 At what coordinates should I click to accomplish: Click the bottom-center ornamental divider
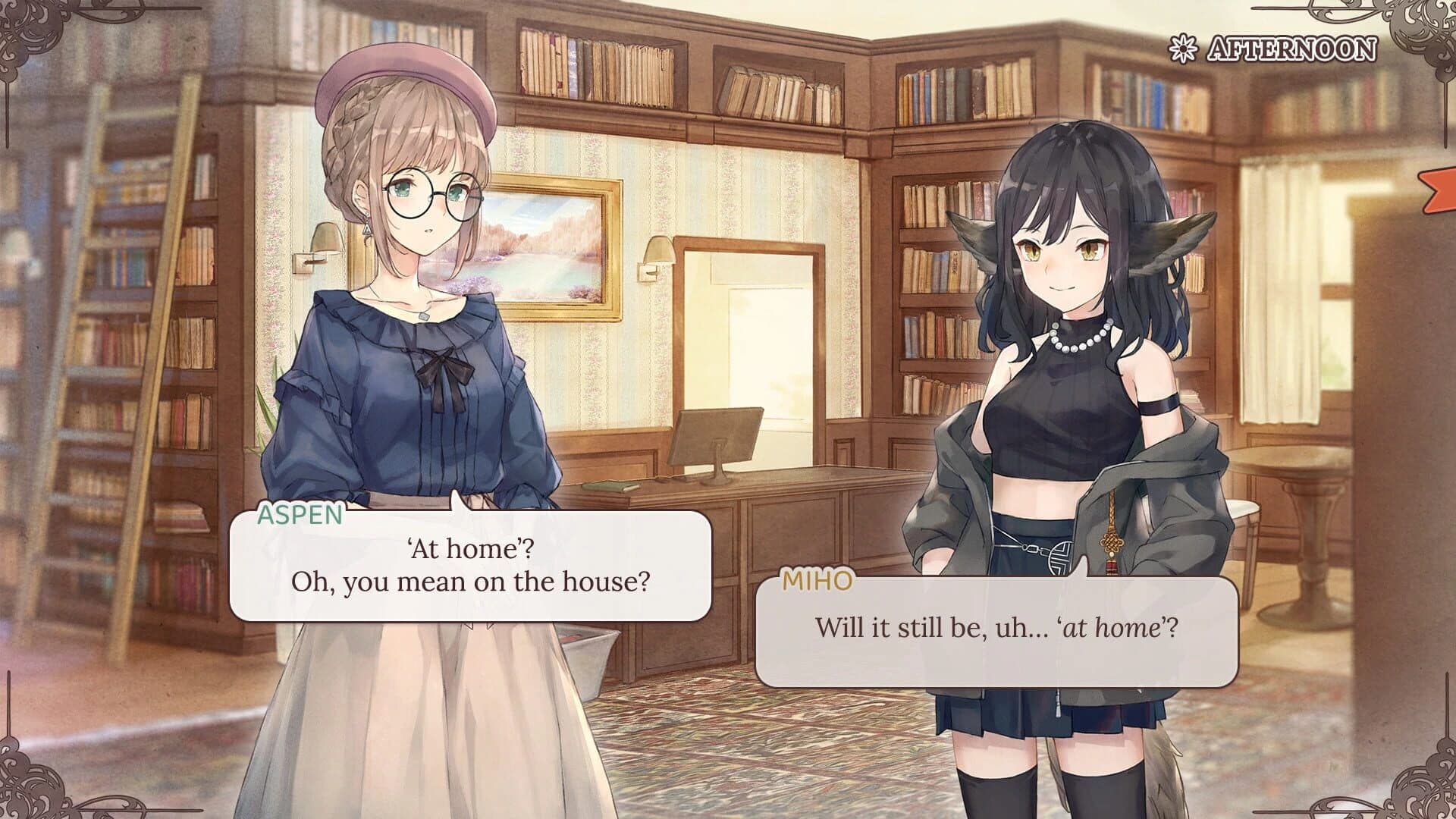pyautogui.click(x=728, y=811)
